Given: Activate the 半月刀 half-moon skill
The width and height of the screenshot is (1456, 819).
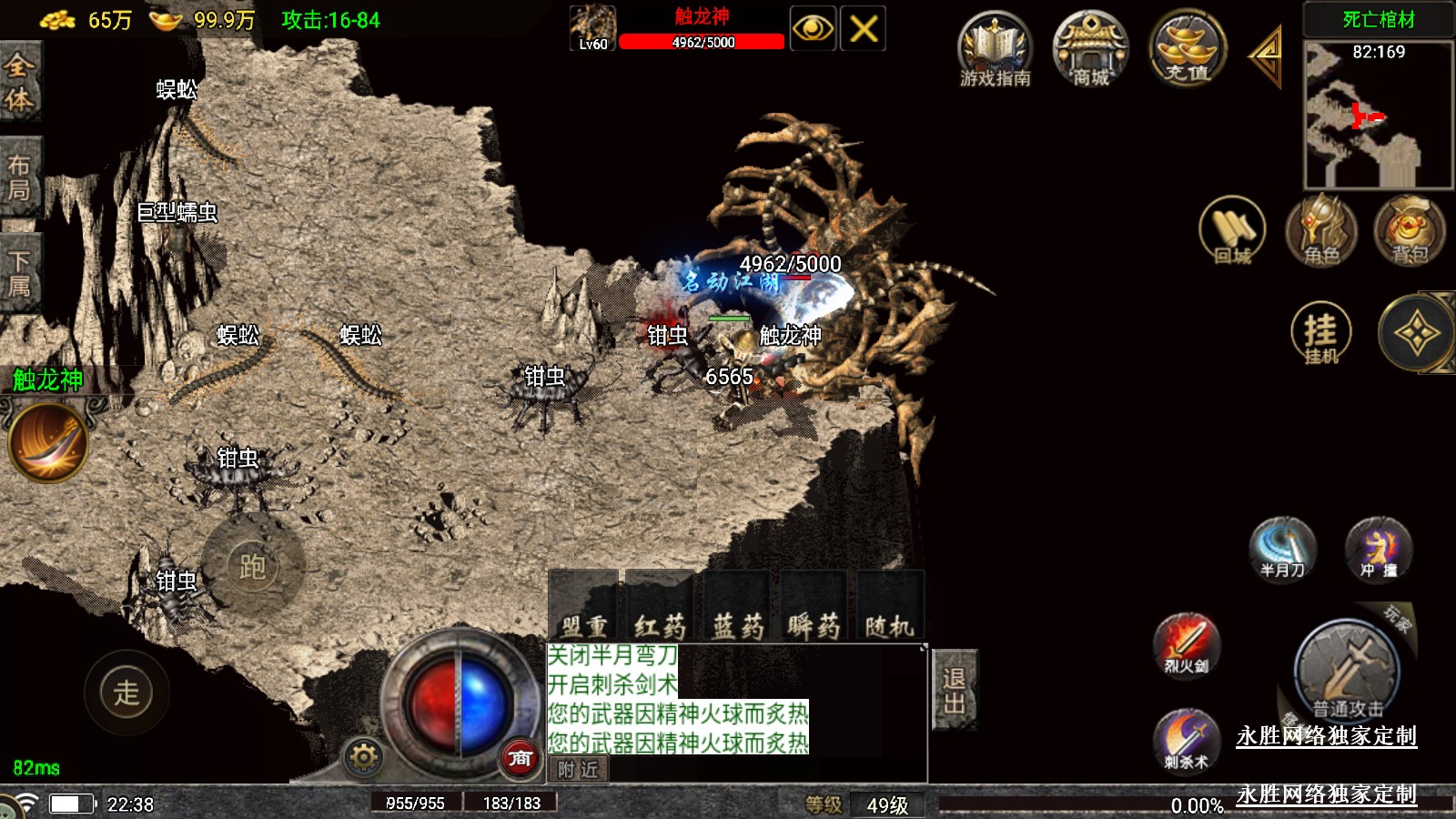Looking at the screenshot, I should click(x=1283, y=550).
